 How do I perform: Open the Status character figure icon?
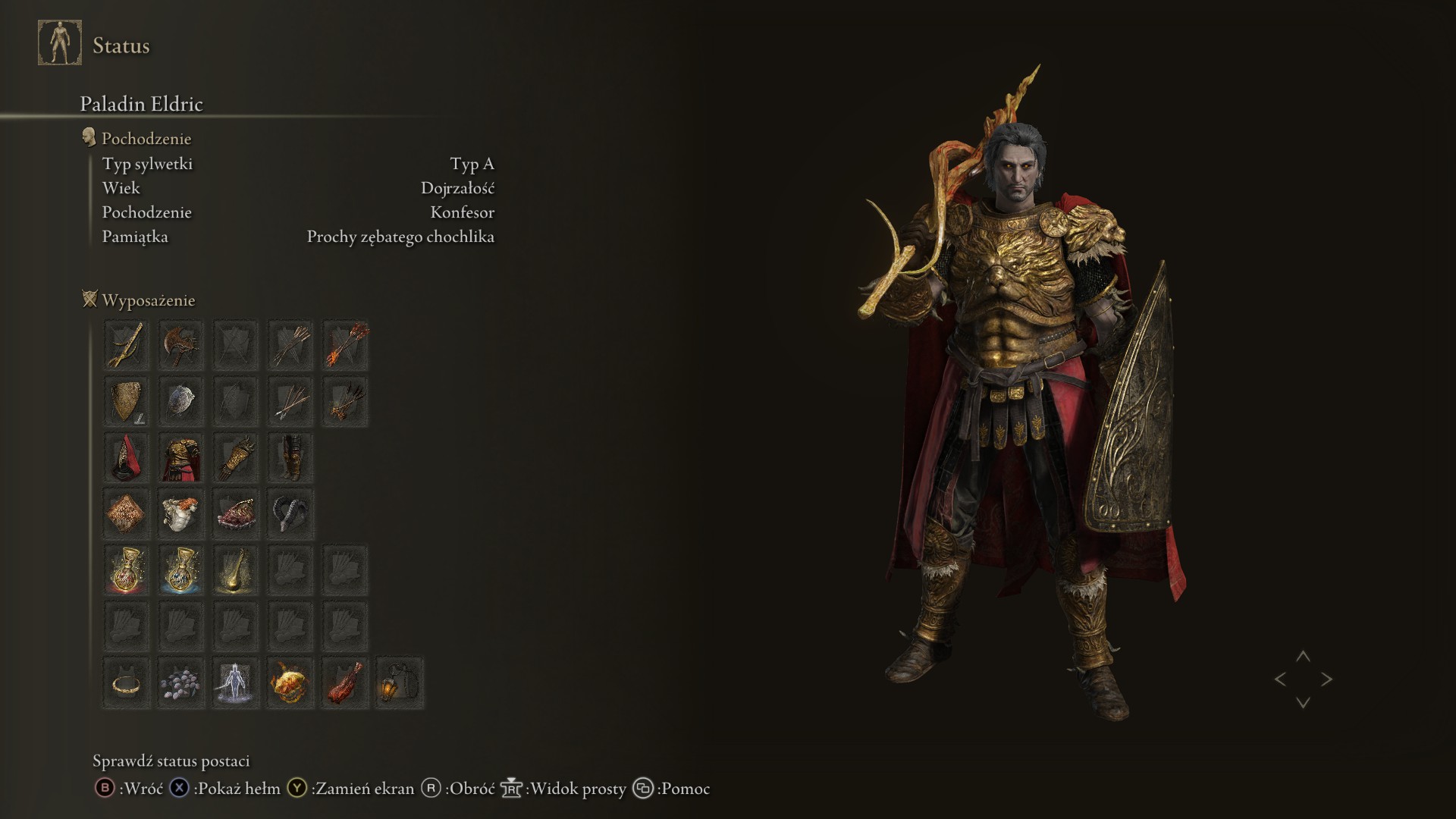tap(60, 43)
